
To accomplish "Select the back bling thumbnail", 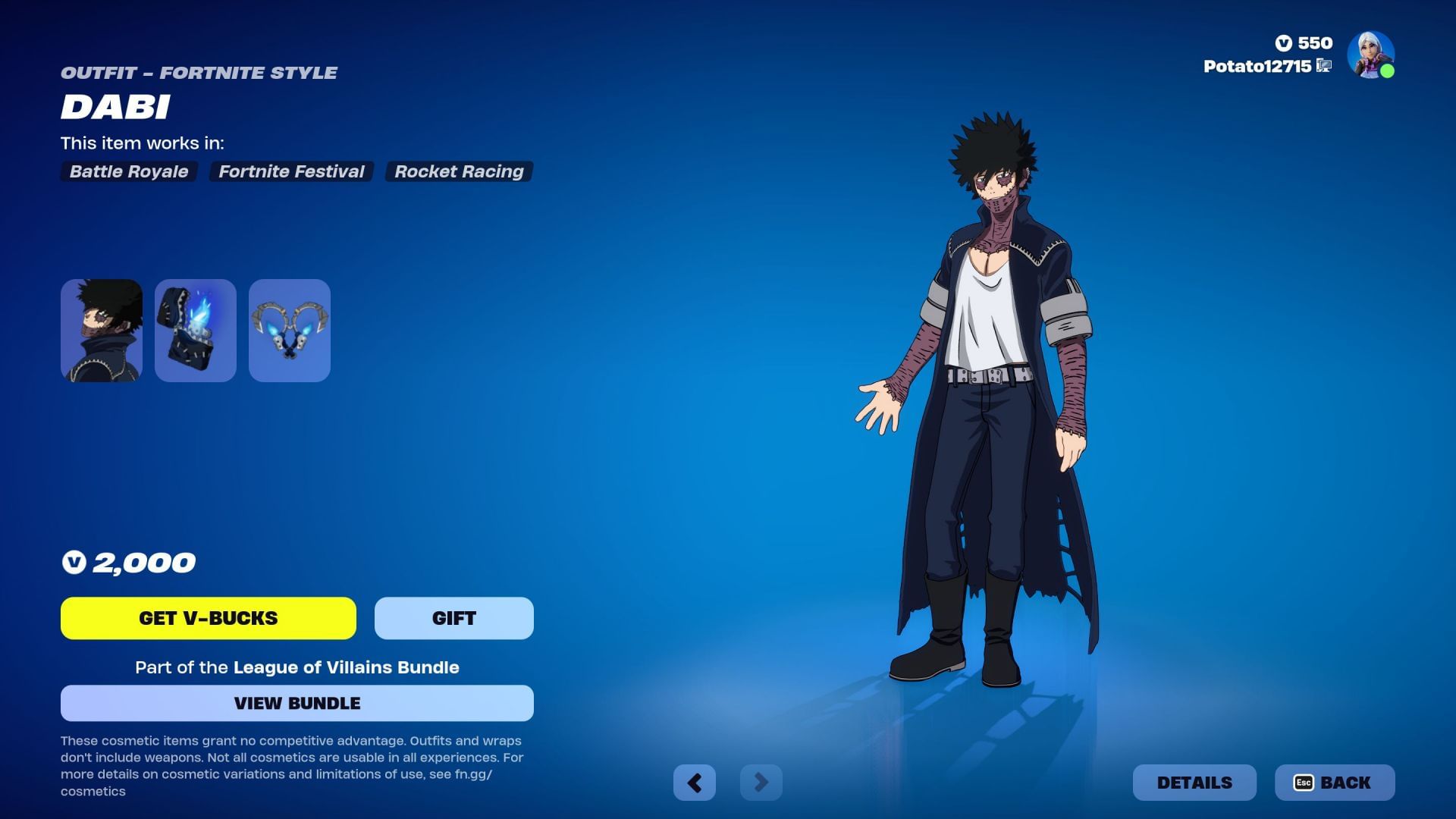I will tap(195, 330).
